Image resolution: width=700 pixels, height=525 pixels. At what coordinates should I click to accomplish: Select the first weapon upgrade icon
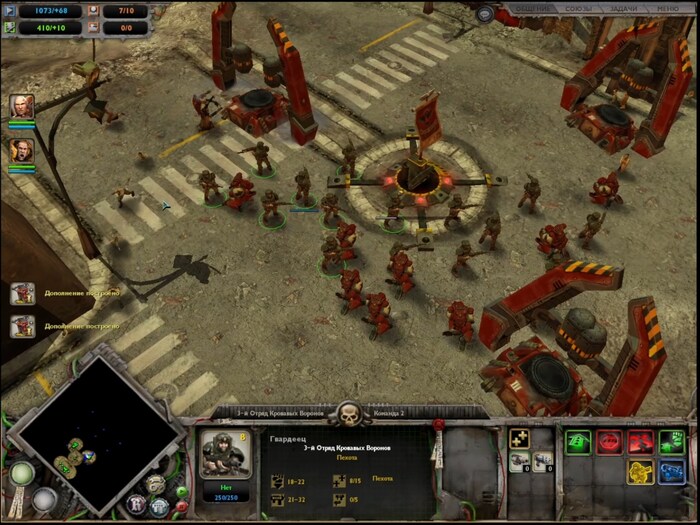coord(519,461)
